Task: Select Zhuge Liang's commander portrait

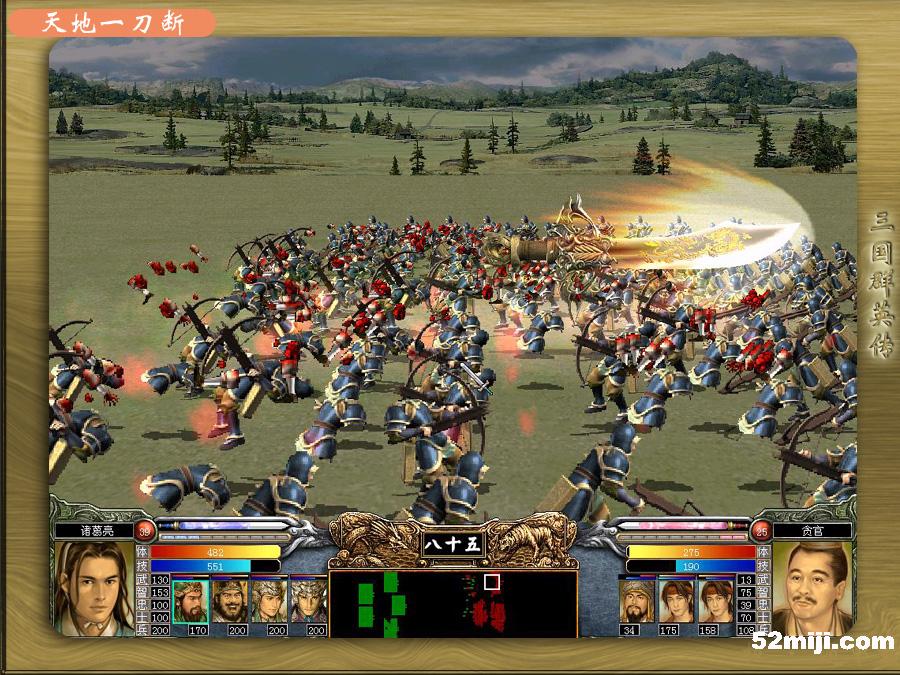Action: 94,589
